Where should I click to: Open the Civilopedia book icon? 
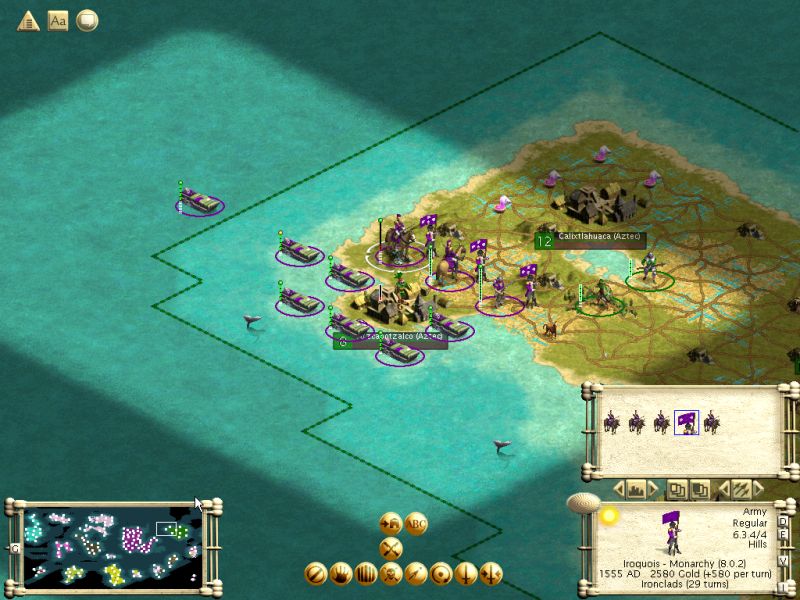[58, 20]
